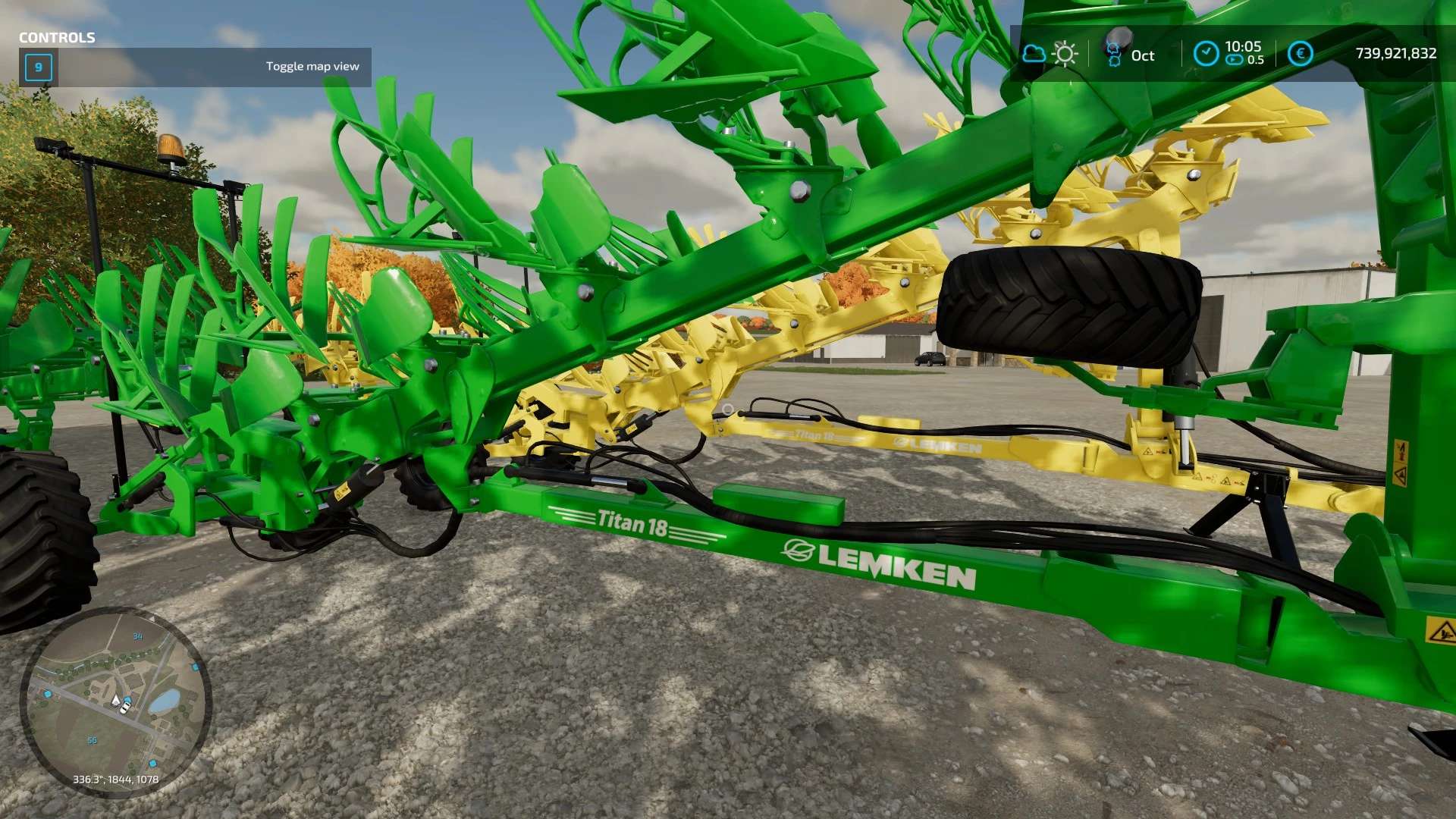Click the euro money icon

click(1300, 54)
